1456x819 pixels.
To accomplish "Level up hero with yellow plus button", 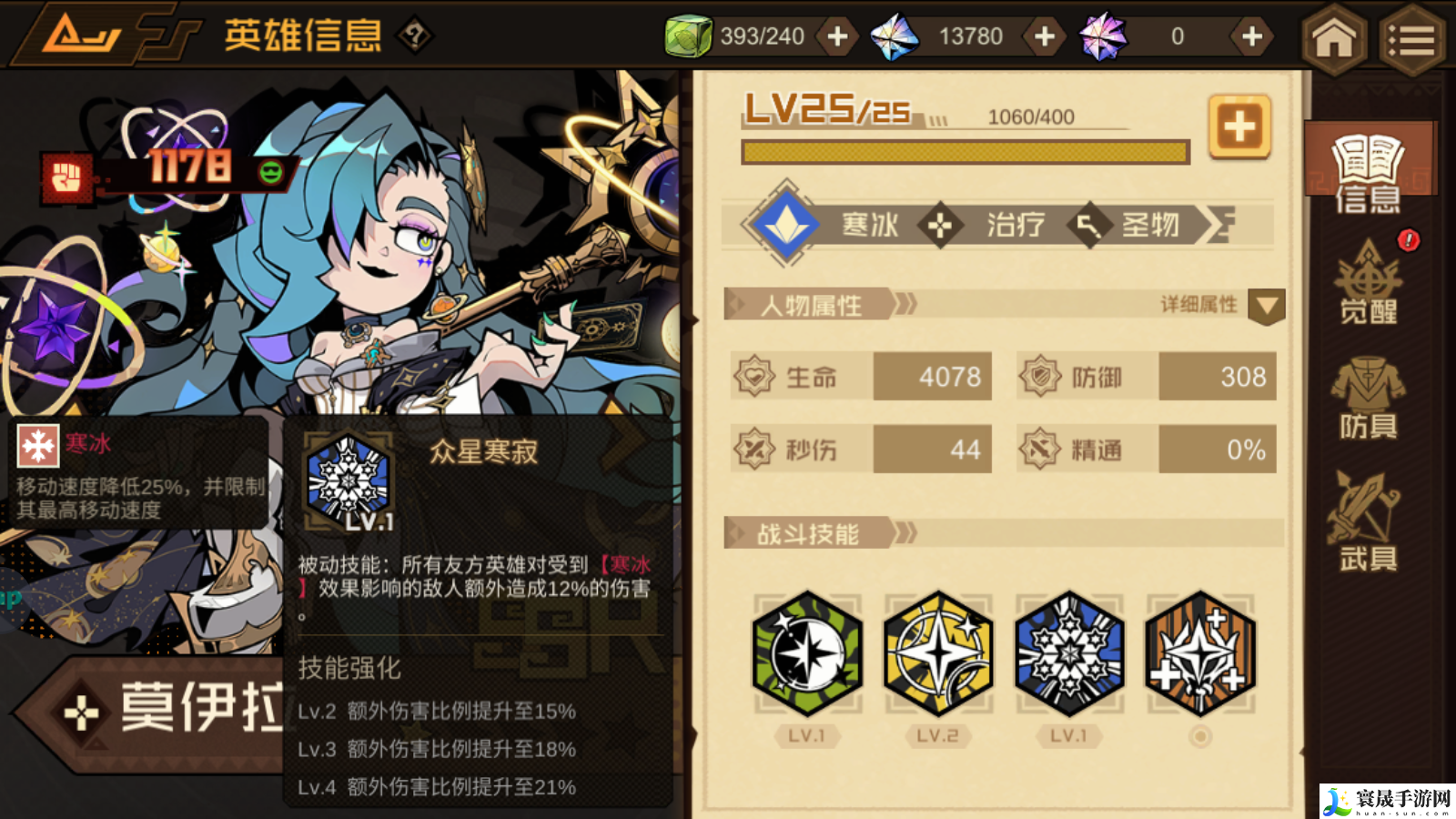I will pyautogui.click(x=1239, y=126).
